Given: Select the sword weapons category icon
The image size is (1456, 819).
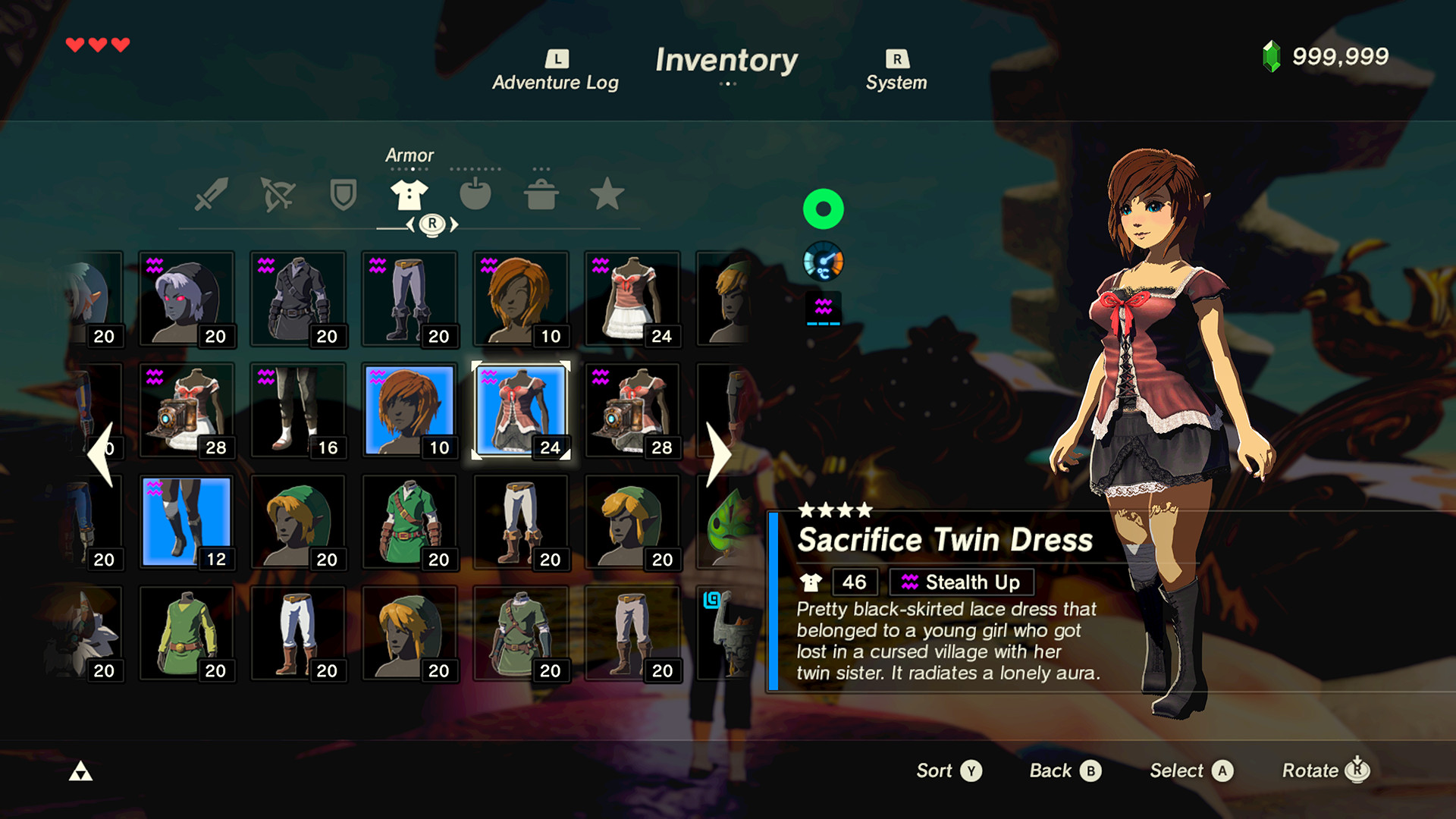Looking at the screenshot, I should click(212, 195).
